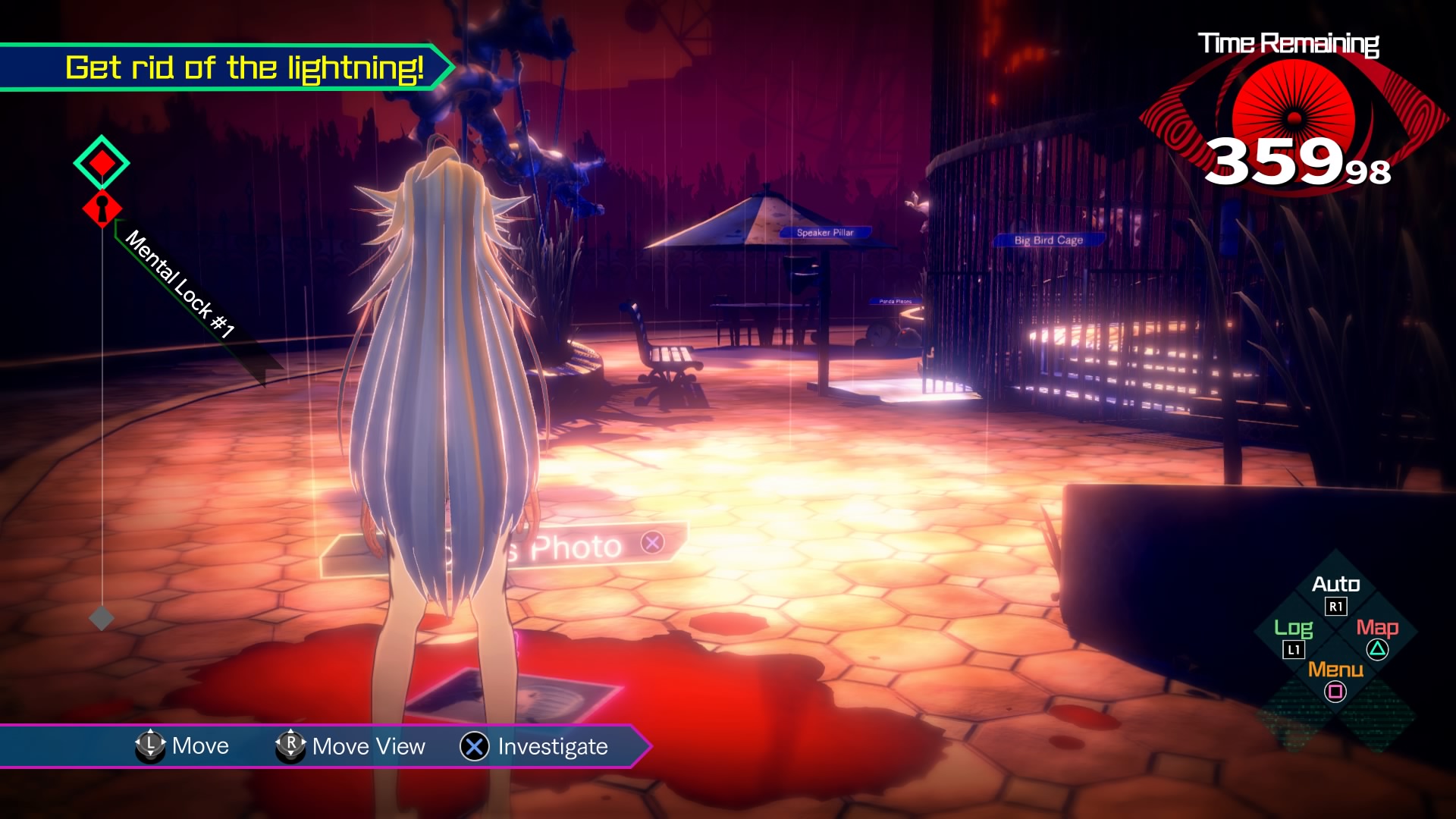Choose the Big Bird Cage label

1048,240
